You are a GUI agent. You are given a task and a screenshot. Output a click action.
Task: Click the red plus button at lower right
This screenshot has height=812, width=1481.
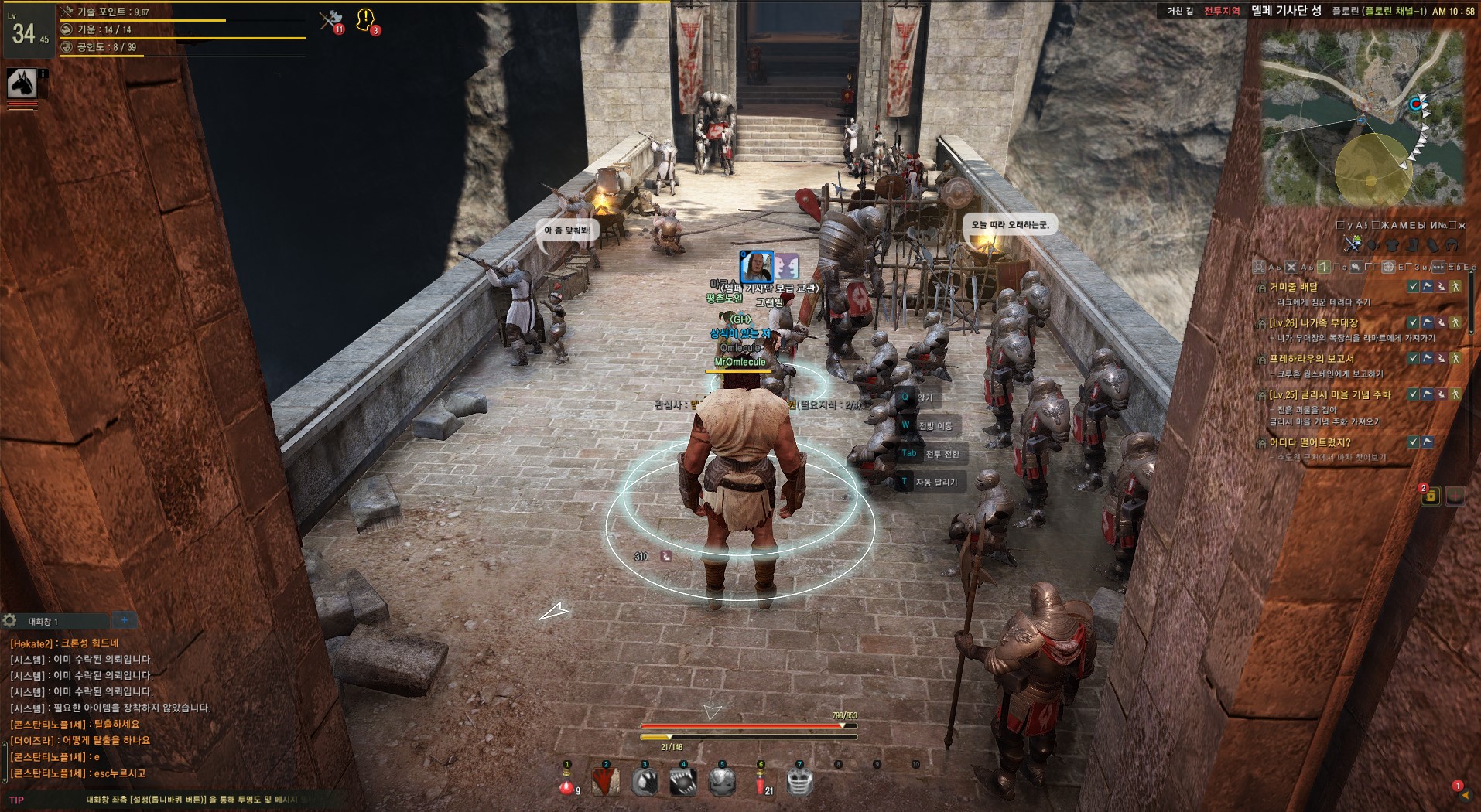1455,496
